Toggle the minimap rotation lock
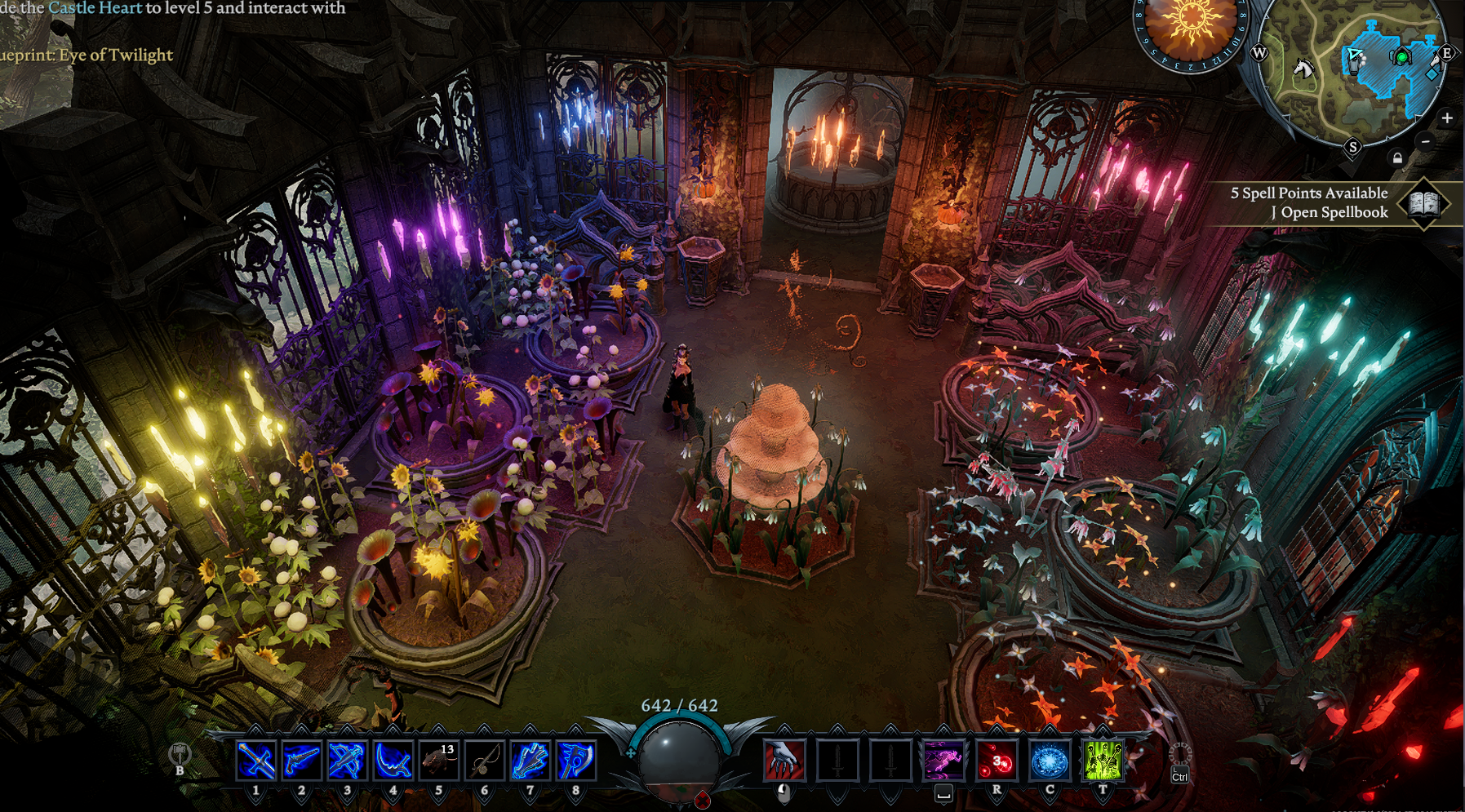 pyautogui.click(x=1397, y=158)
